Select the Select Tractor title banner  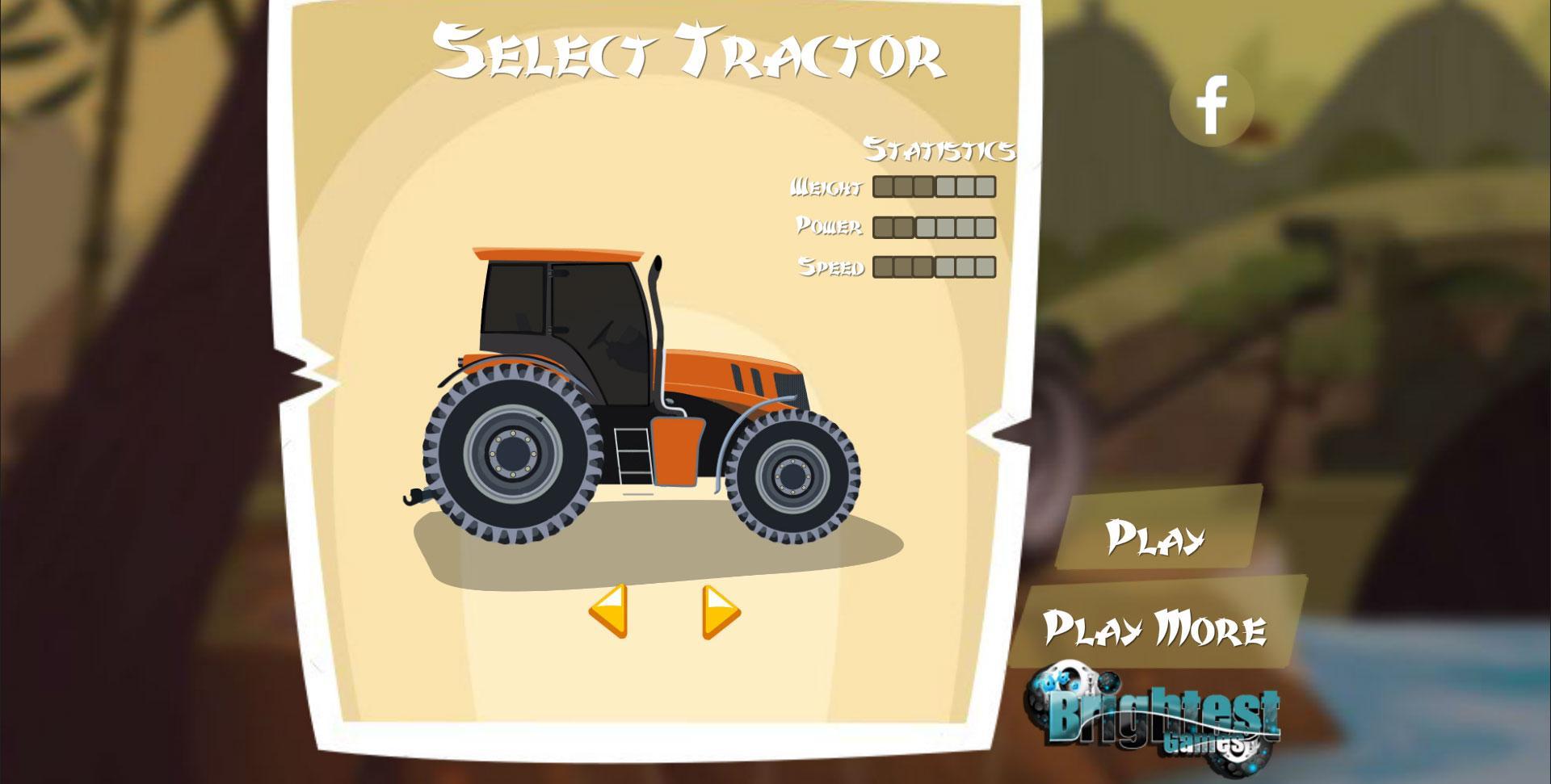tap(691, 52)
